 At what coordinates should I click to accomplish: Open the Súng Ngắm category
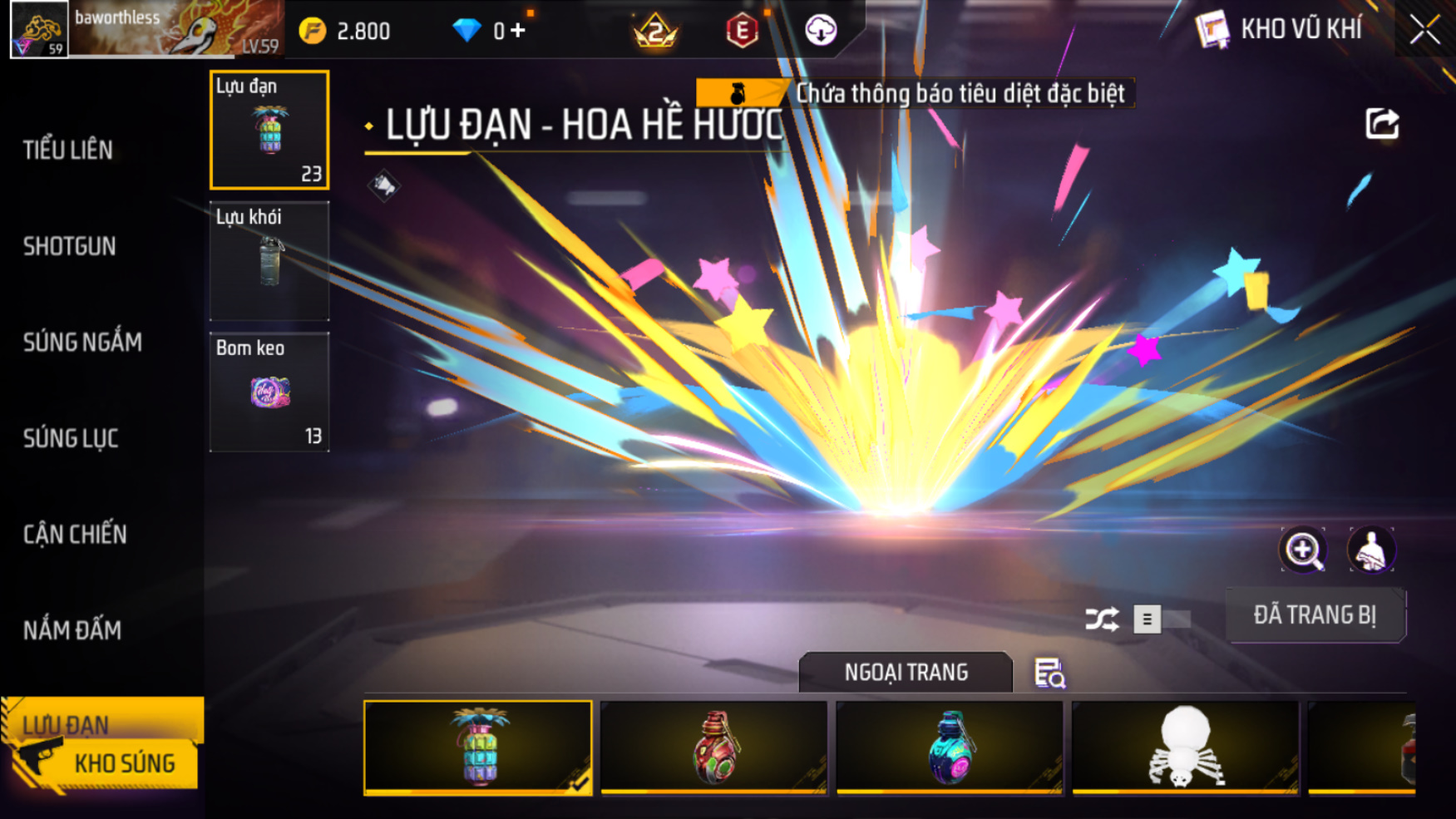[x=82, y=343]
